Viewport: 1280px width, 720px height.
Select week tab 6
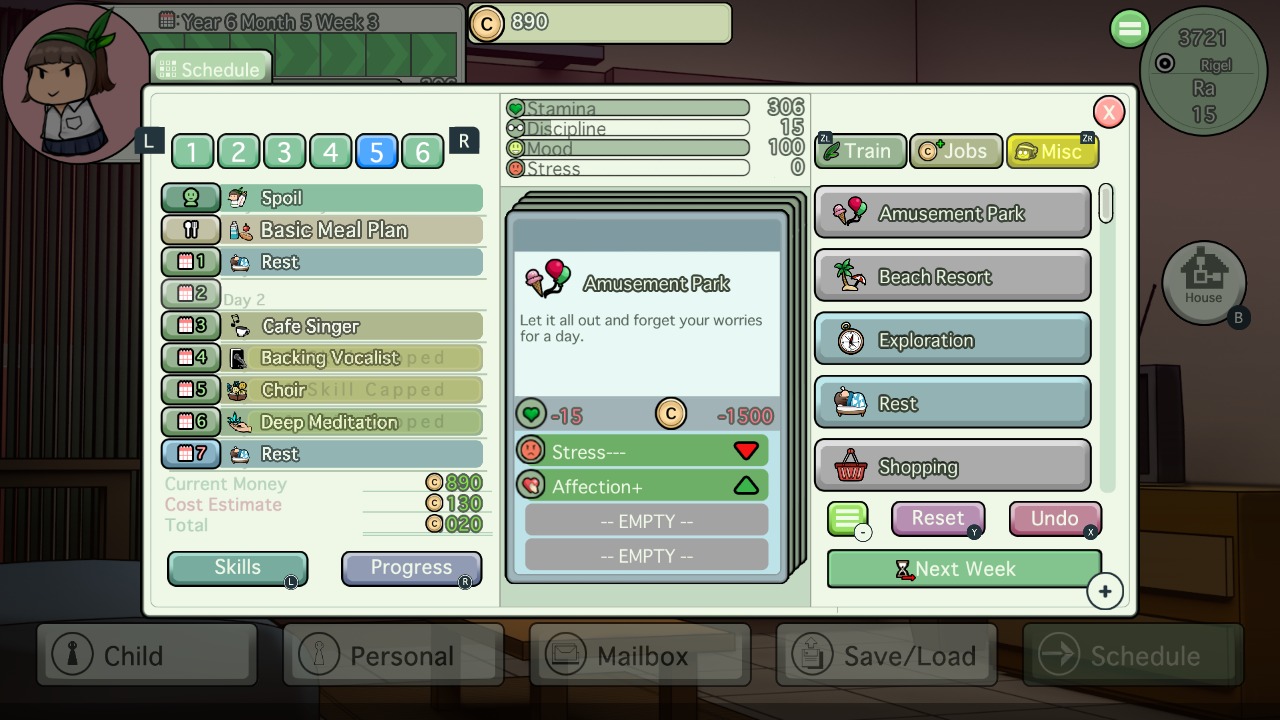[422, 152]
